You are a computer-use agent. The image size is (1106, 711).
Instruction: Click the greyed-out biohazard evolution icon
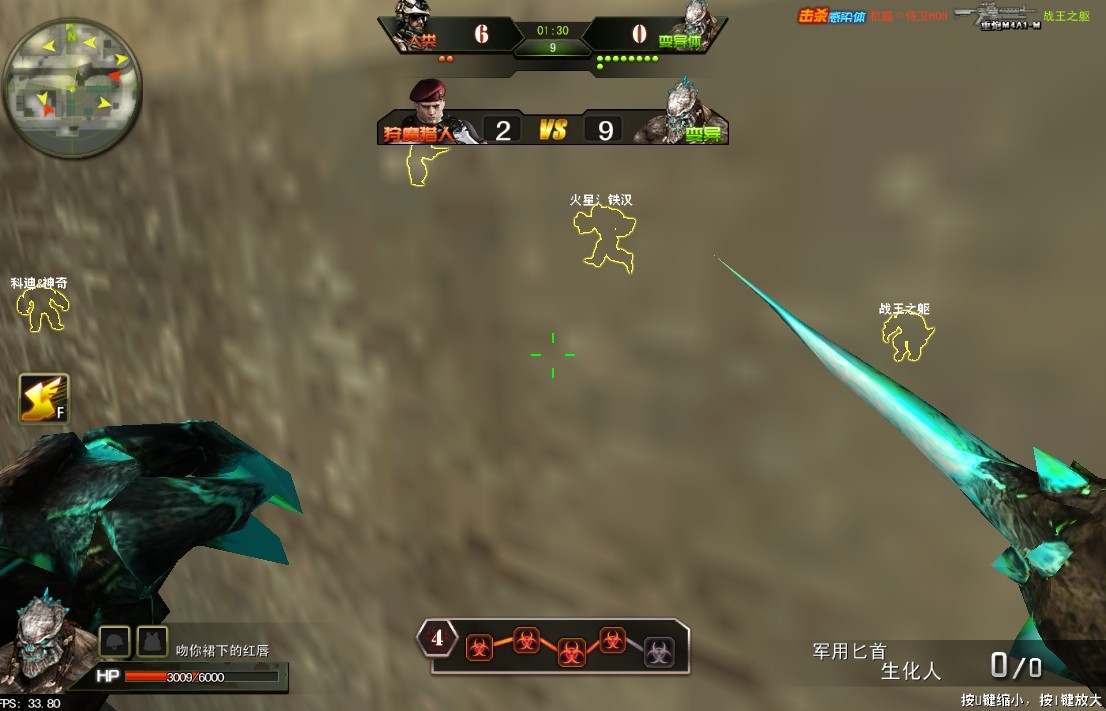659,651
